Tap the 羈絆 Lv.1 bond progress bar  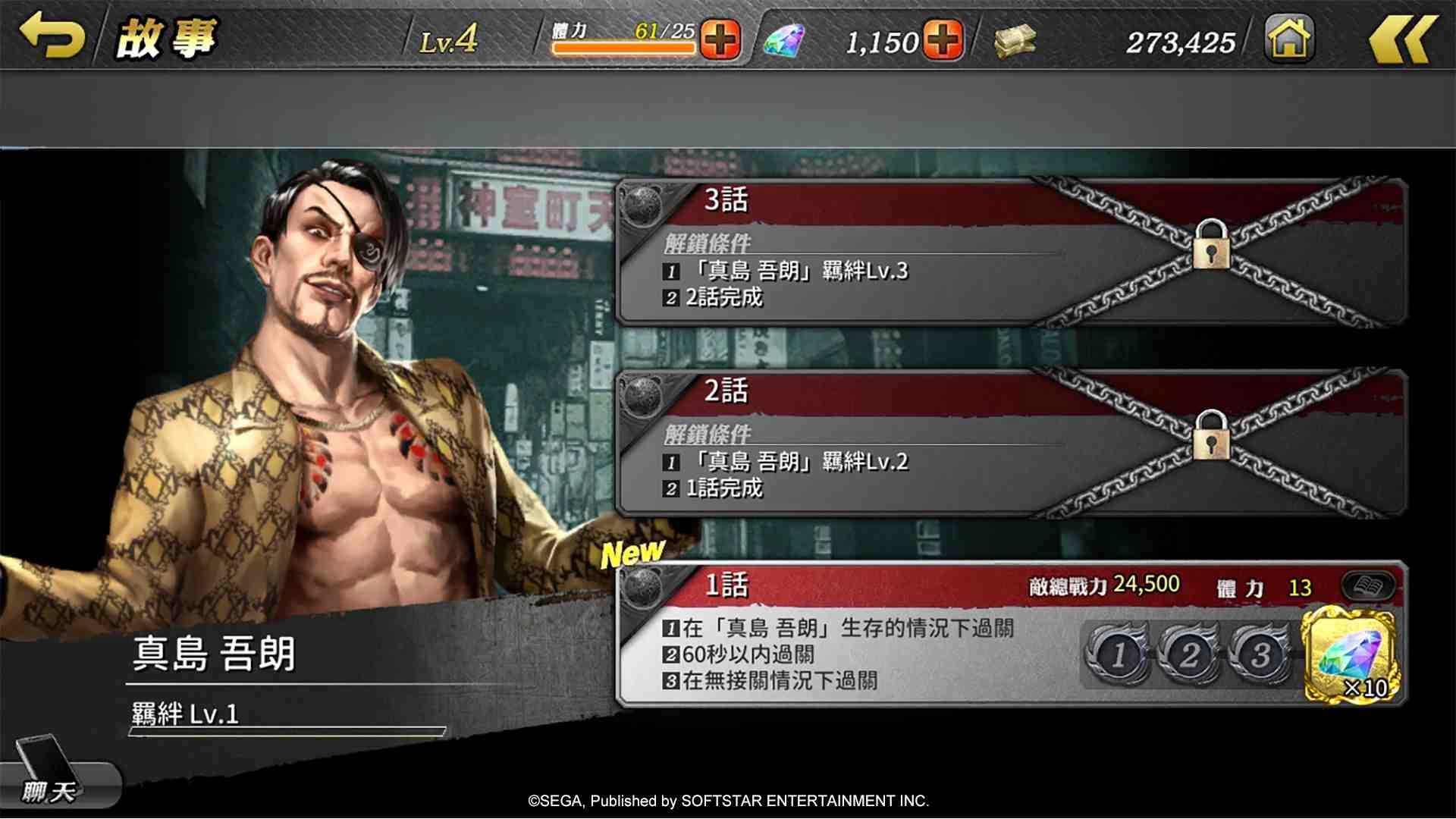tap(288, 732)
